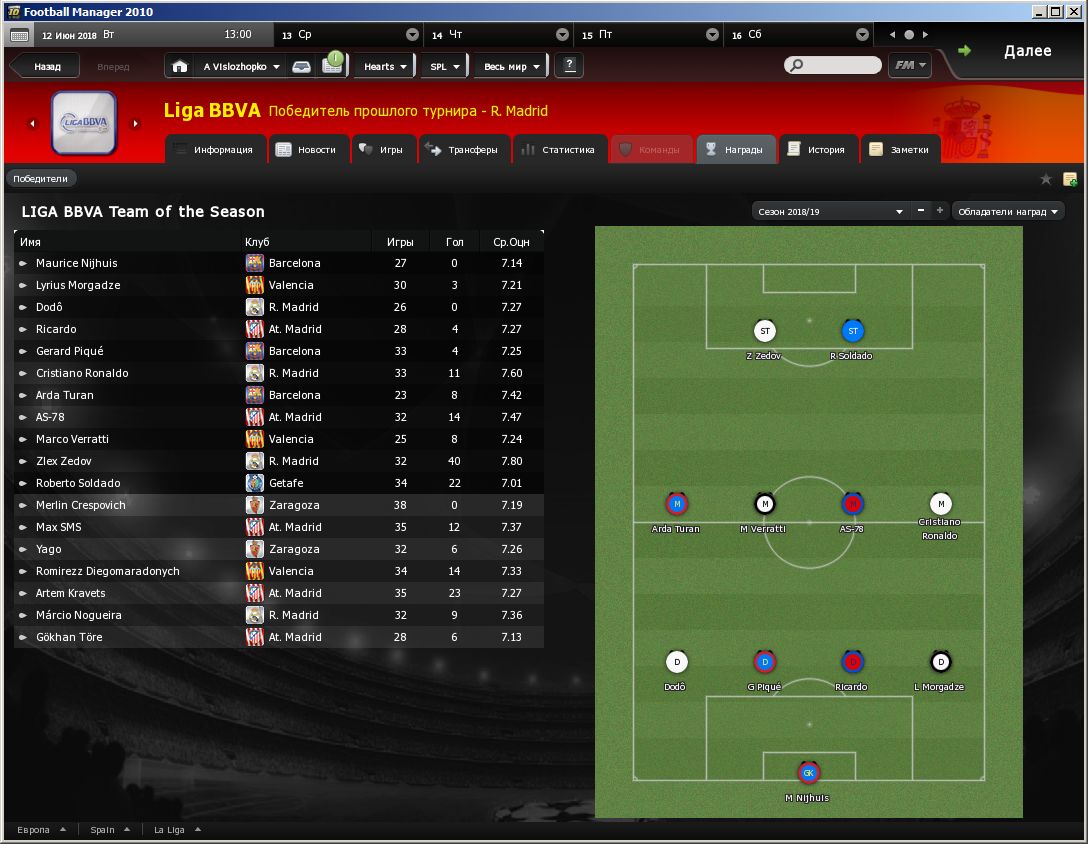Select the Zlex Zedov player row
Screen dimensions: 1088x844
[x=64, y=461]
